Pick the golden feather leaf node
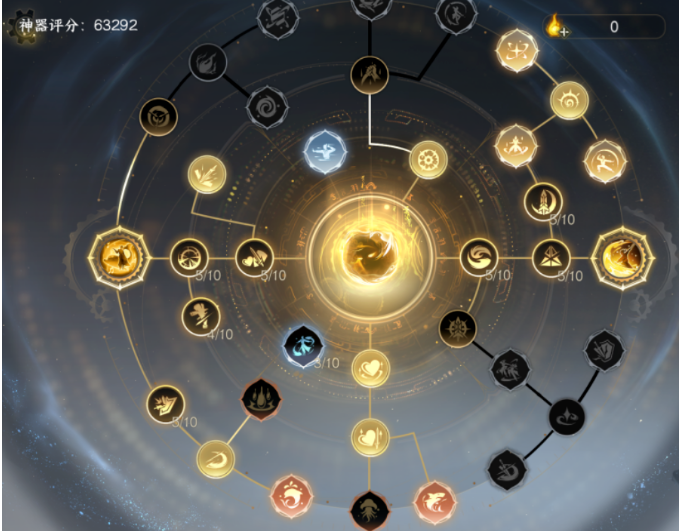Screen dimensions: 679x531 [207, 173]
